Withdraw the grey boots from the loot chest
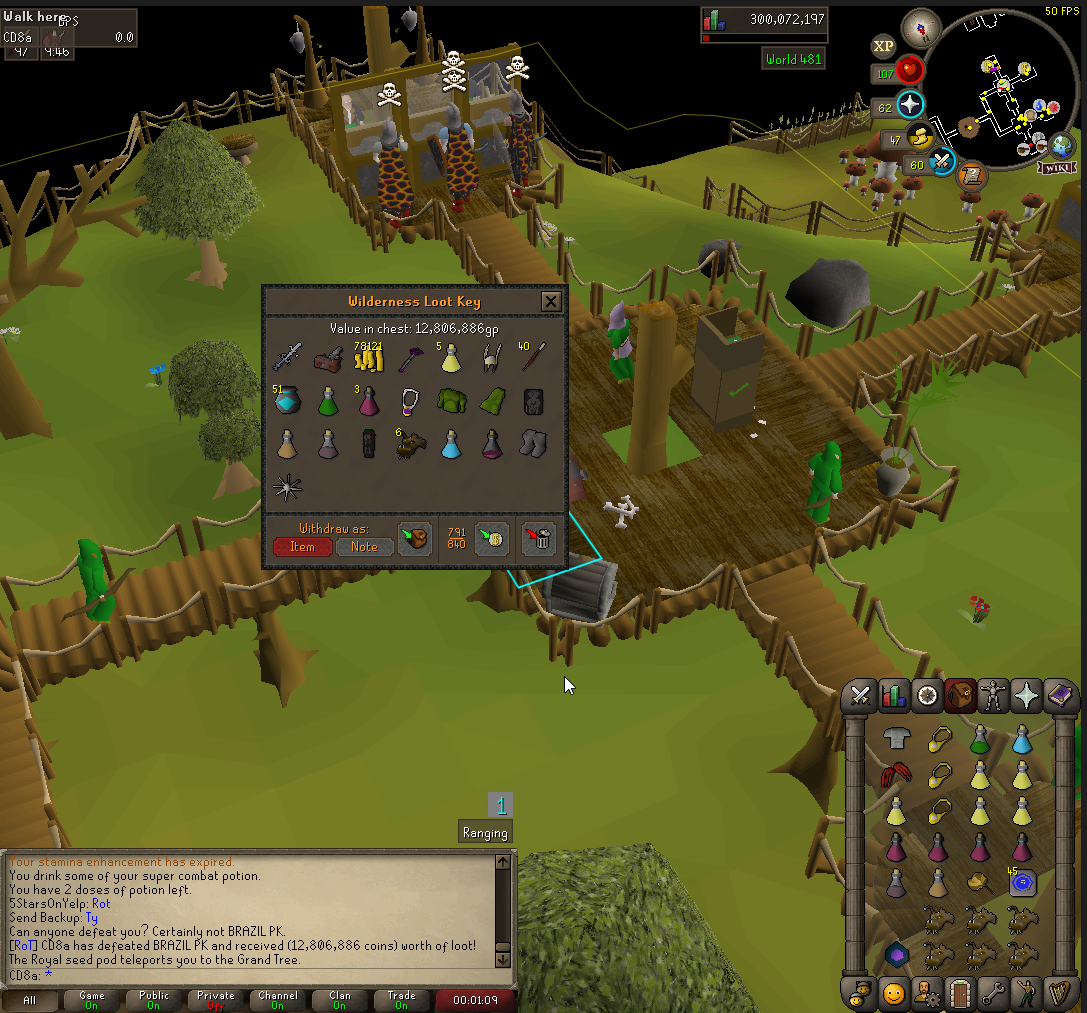 533,444
